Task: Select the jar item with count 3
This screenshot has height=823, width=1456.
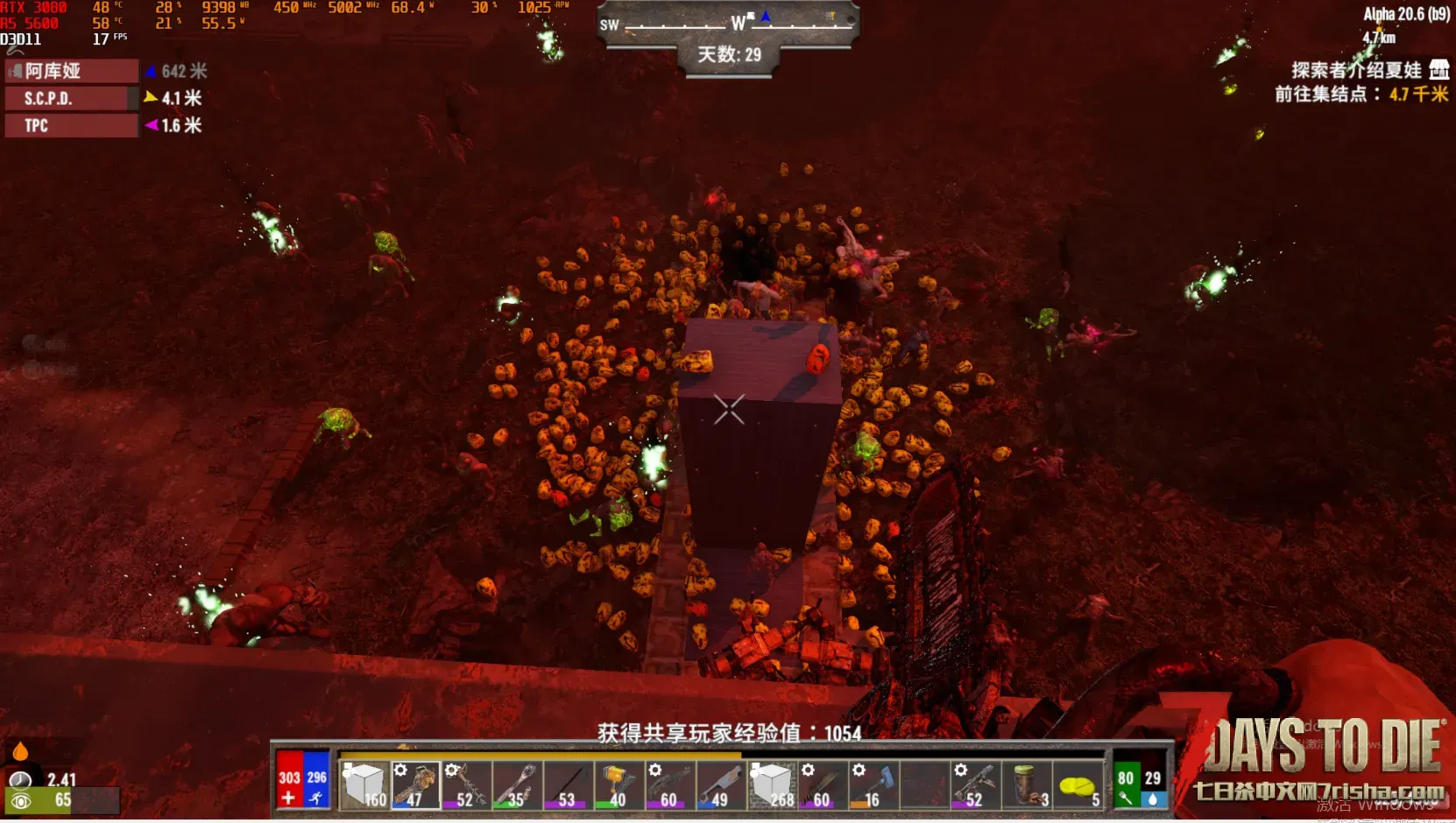Action: click(x=1027, y=784)
